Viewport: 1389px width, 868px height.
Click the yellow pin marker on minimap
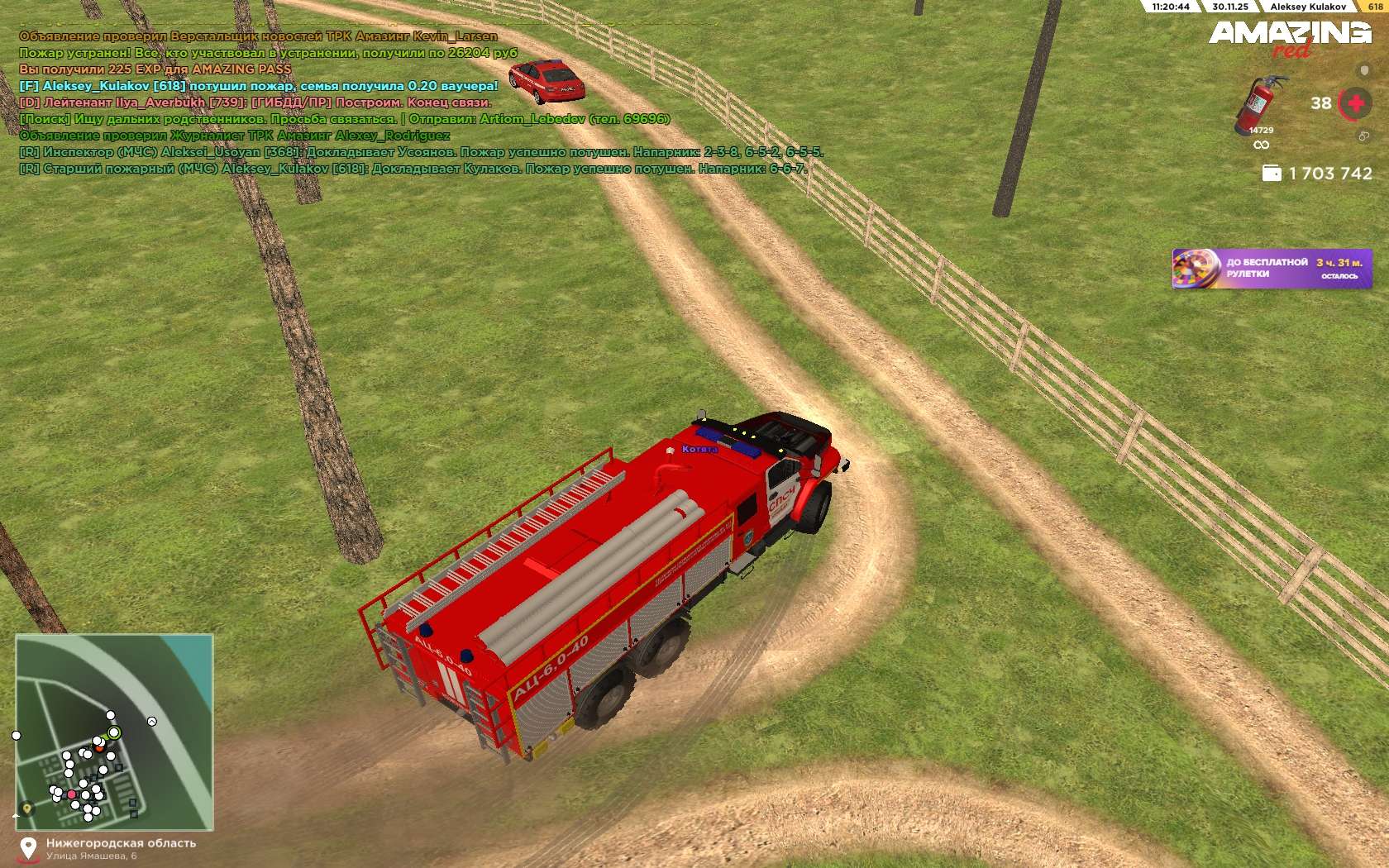[x=27, y=808]
